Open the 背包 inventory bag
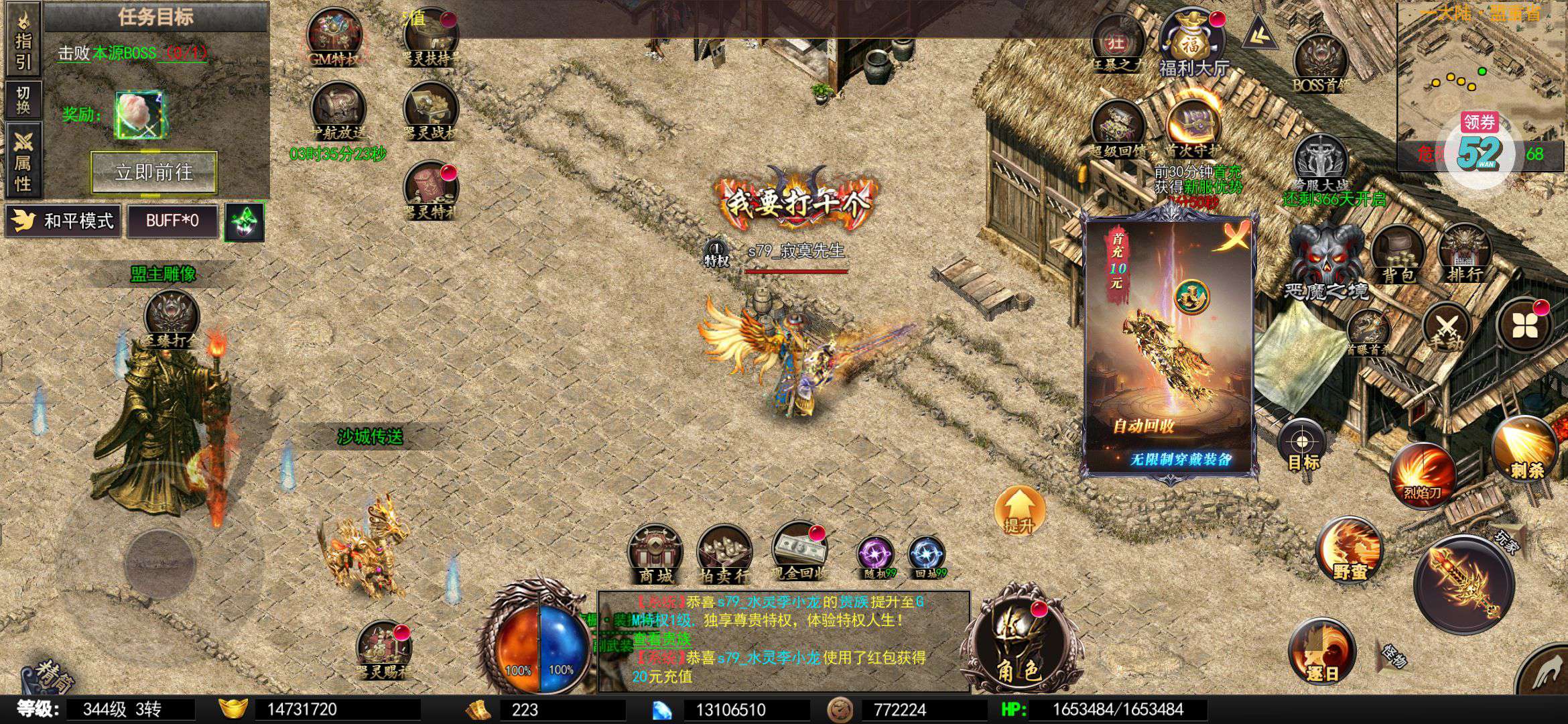 click(x=1397, y=253)
